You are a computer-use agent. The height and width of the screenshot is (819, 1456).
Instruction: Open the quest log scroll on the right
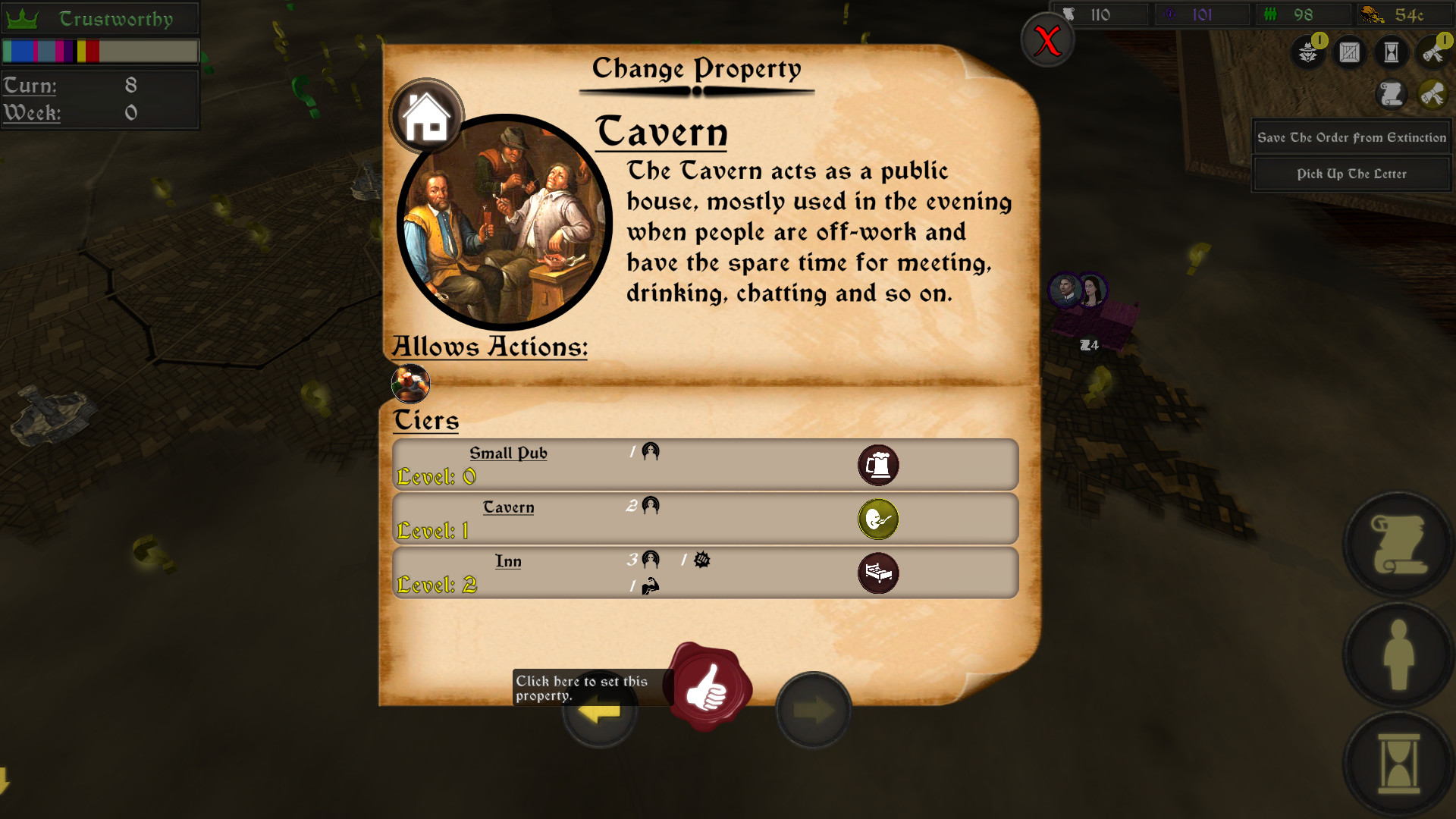coord(1398,546)
